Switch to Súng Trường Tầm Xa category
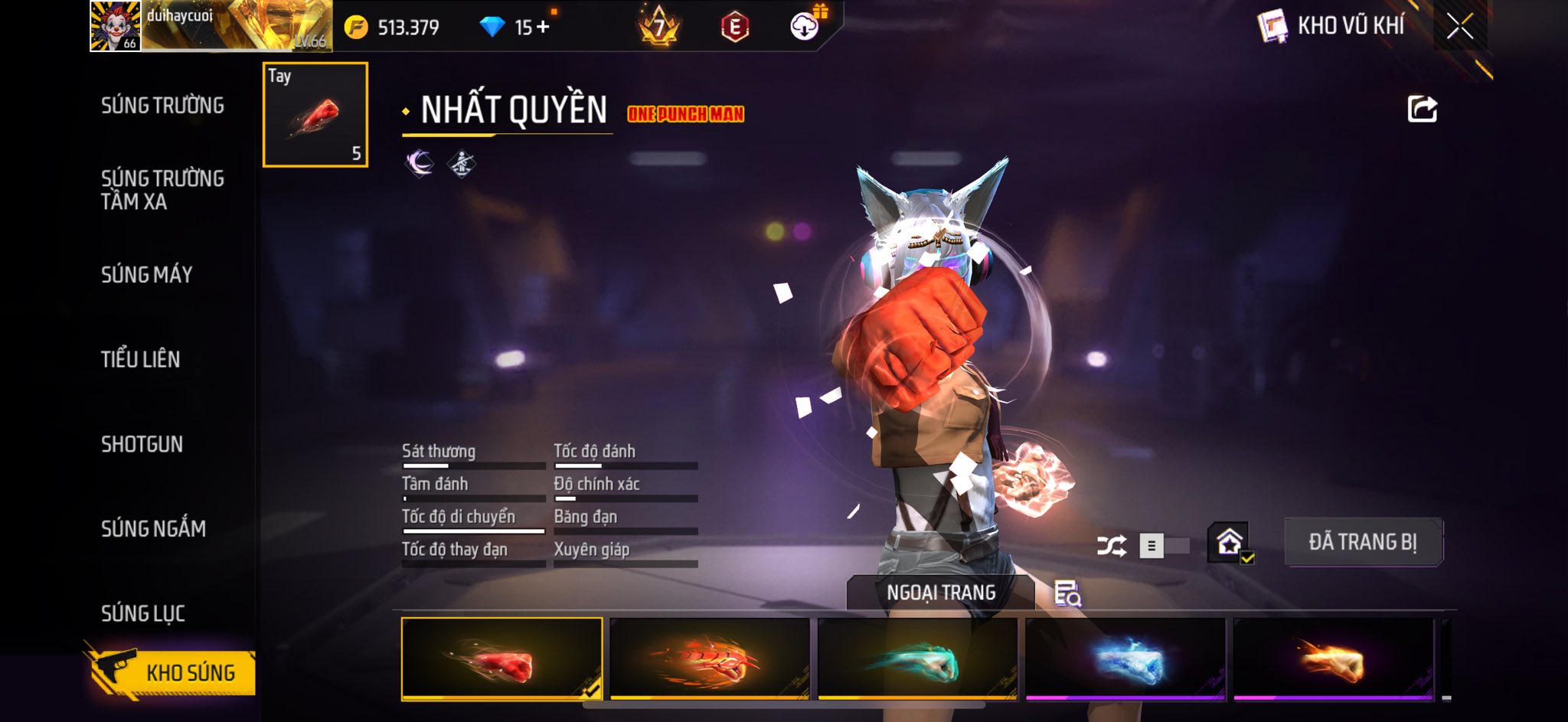 click(162, 190)
